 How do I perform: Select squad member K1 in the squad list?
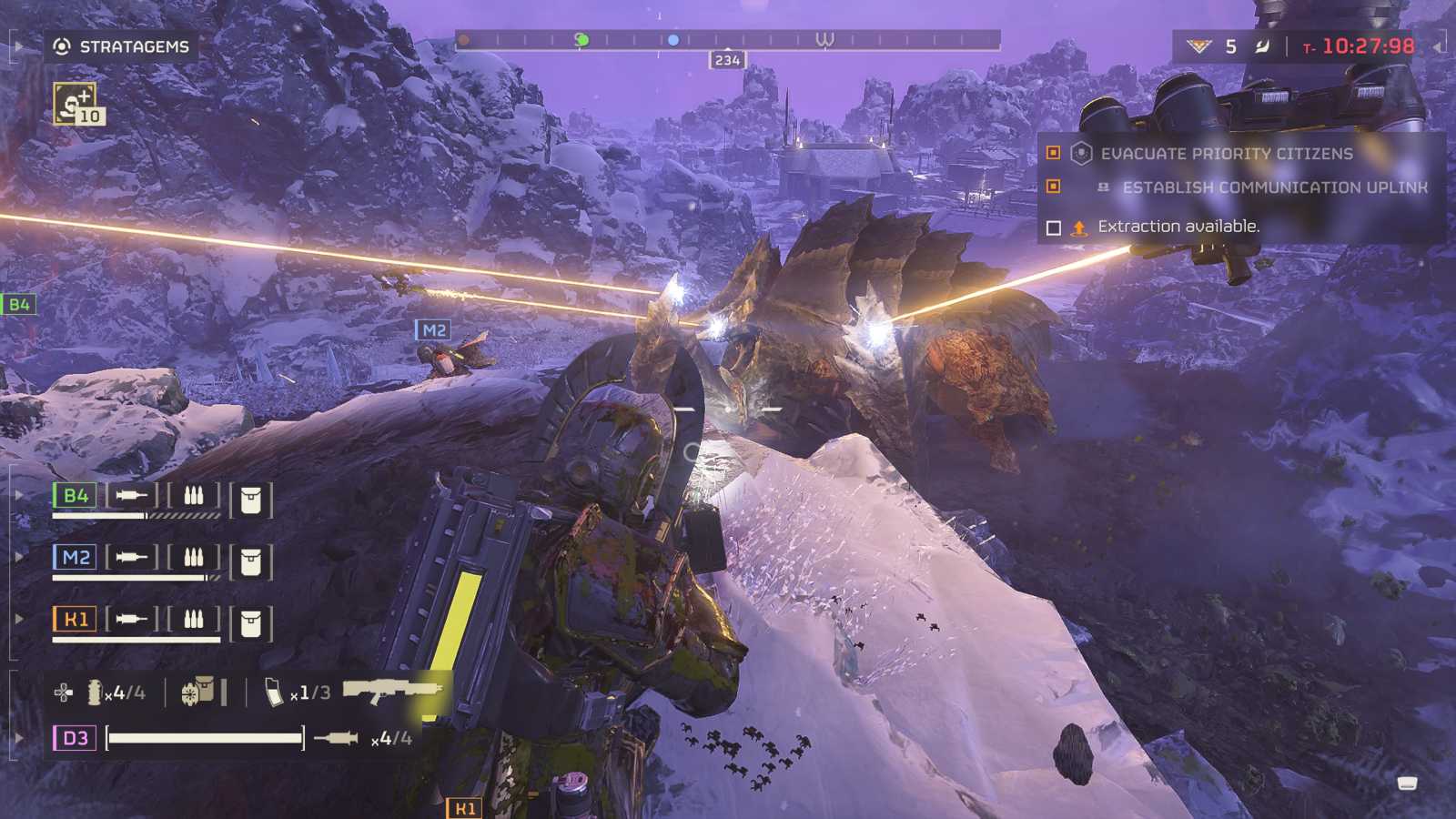coord(75,620)
